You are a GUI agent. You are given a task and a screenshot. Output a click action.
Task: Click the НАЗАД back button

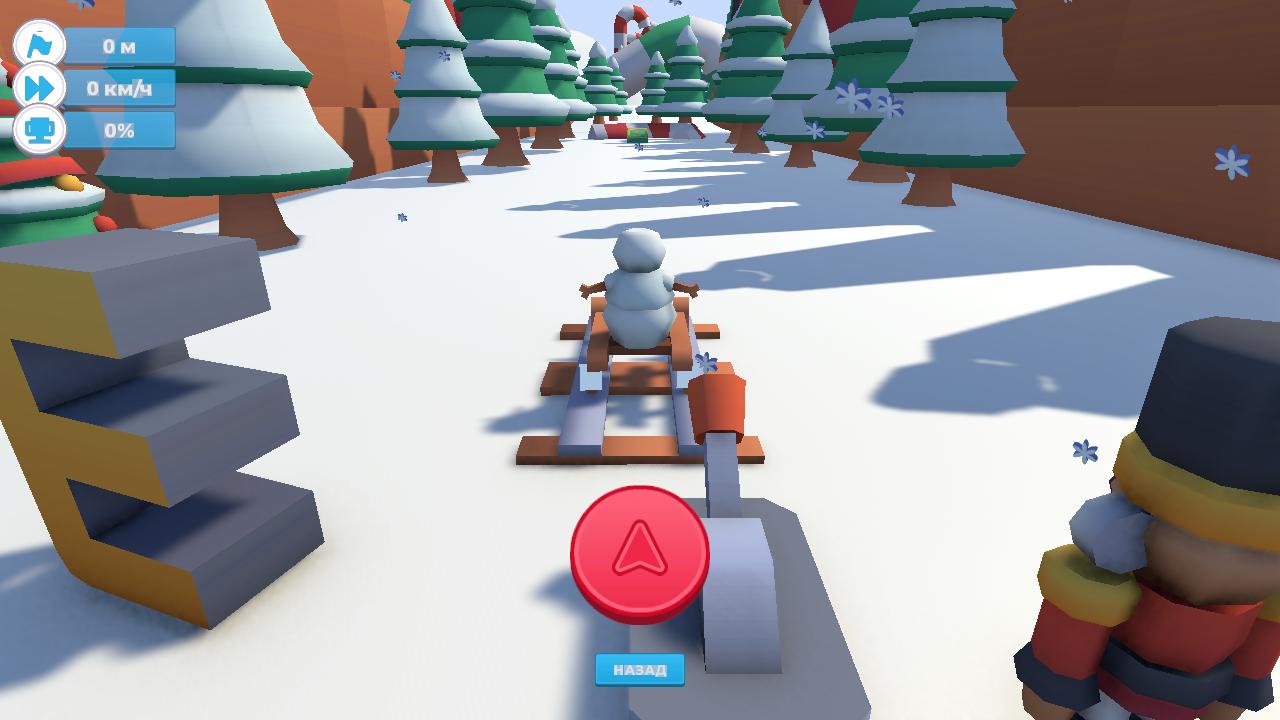(x=639, y=670)
